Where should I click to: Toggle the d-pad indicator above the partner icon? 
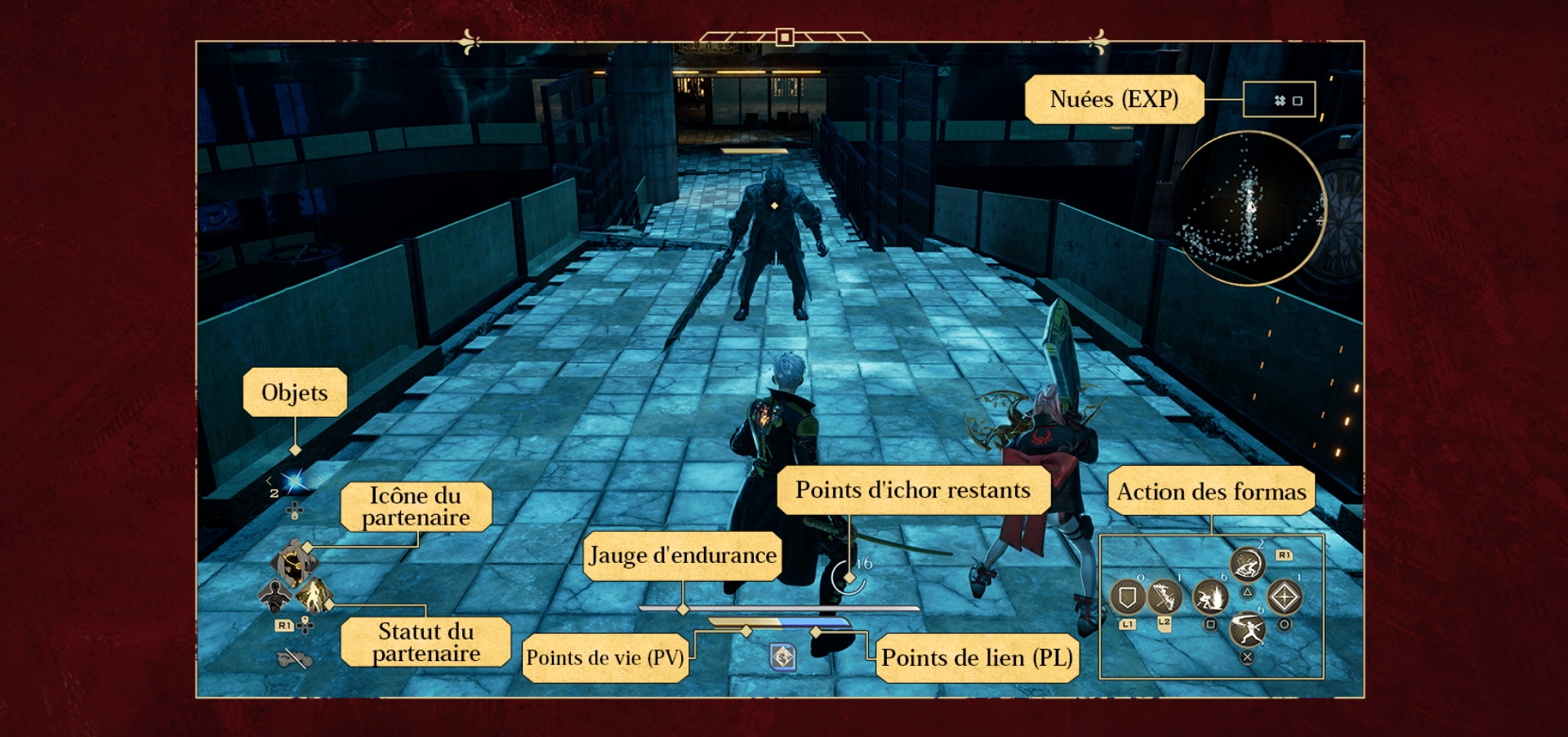click(x=294, y=511)
